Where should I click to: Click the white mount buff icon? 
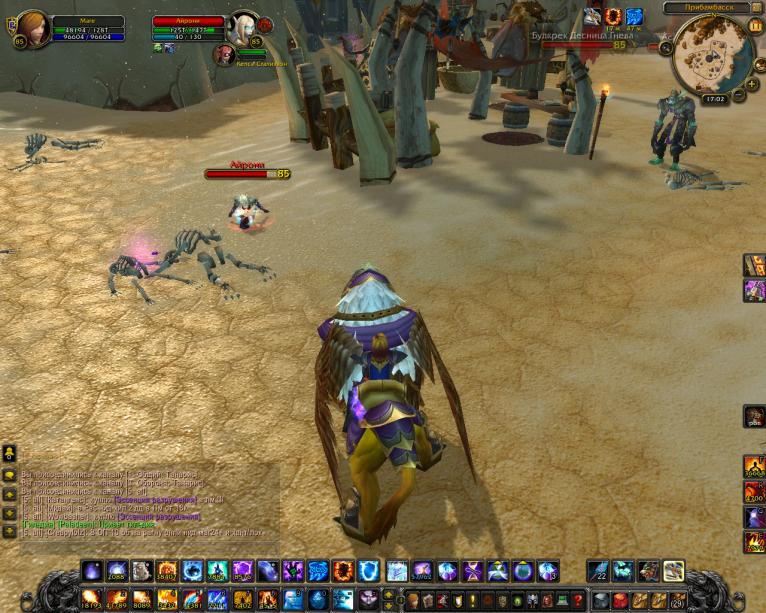click(592, 16)
